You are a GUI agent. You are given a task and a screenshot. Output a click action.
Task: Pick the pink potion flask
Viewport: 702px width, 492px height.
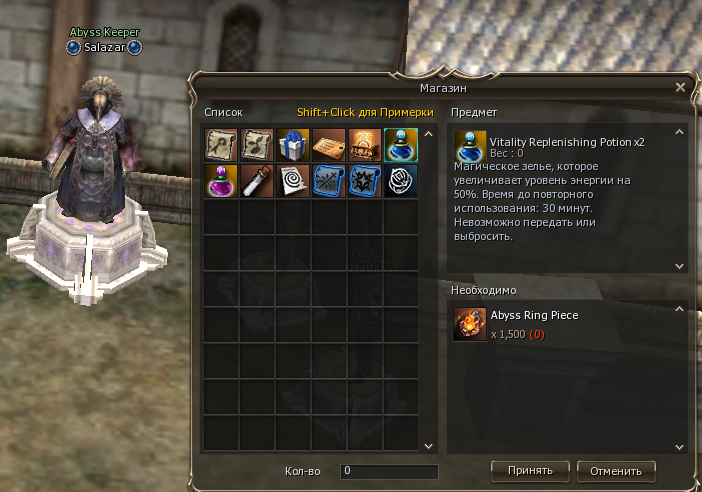tap(221, 182)
